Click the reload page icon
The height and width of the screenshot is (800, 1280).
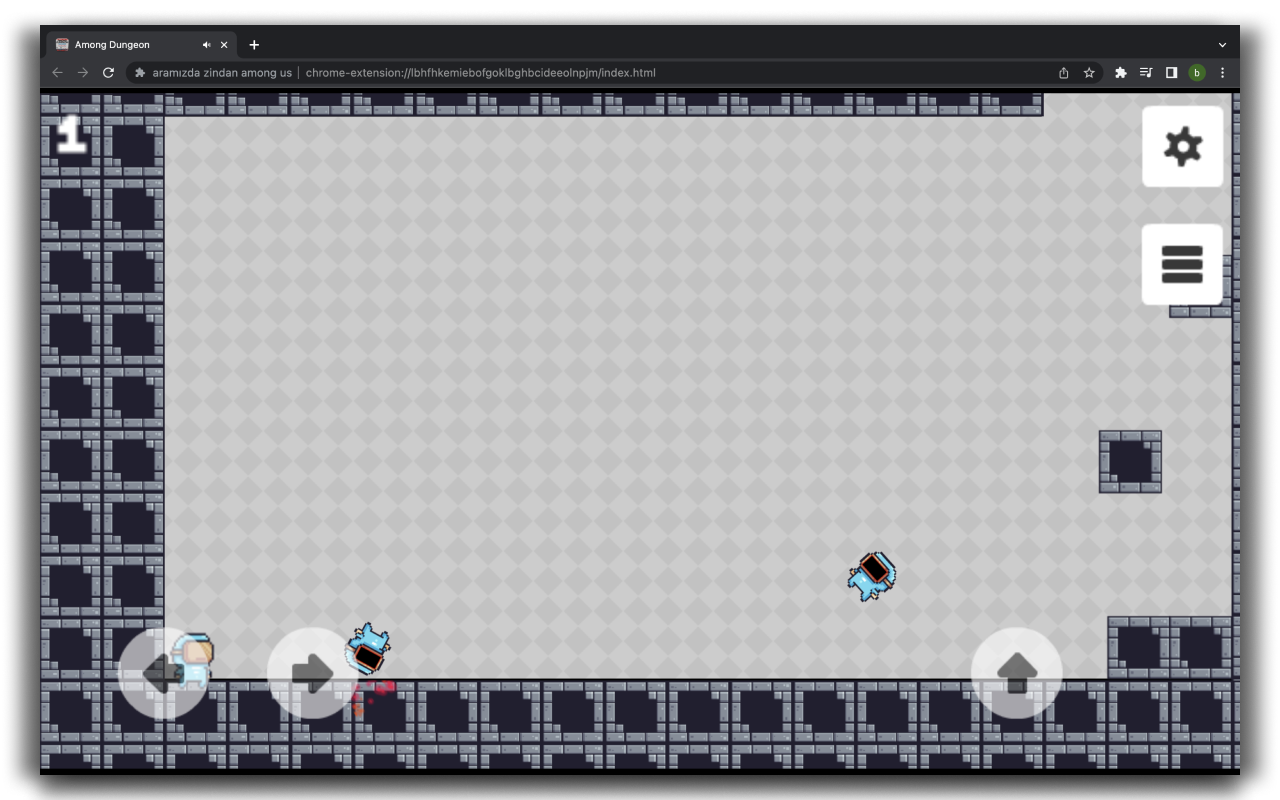106,72
